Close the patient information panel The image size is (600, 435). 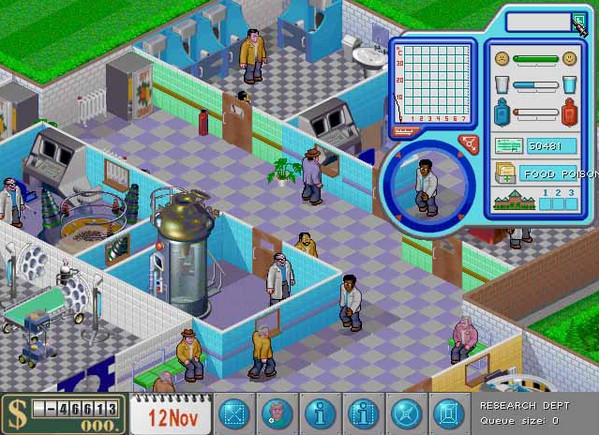point(580,21)
